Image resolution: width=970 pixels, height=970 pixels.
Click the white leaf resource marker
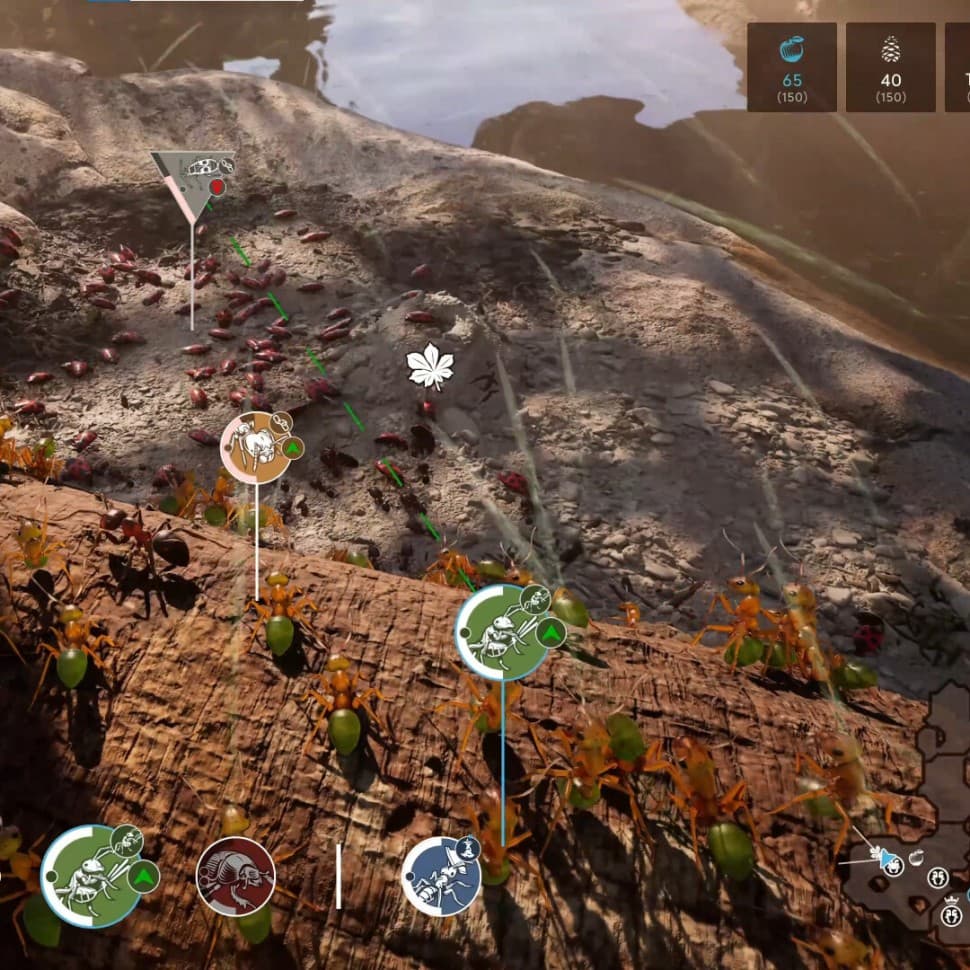430,367
